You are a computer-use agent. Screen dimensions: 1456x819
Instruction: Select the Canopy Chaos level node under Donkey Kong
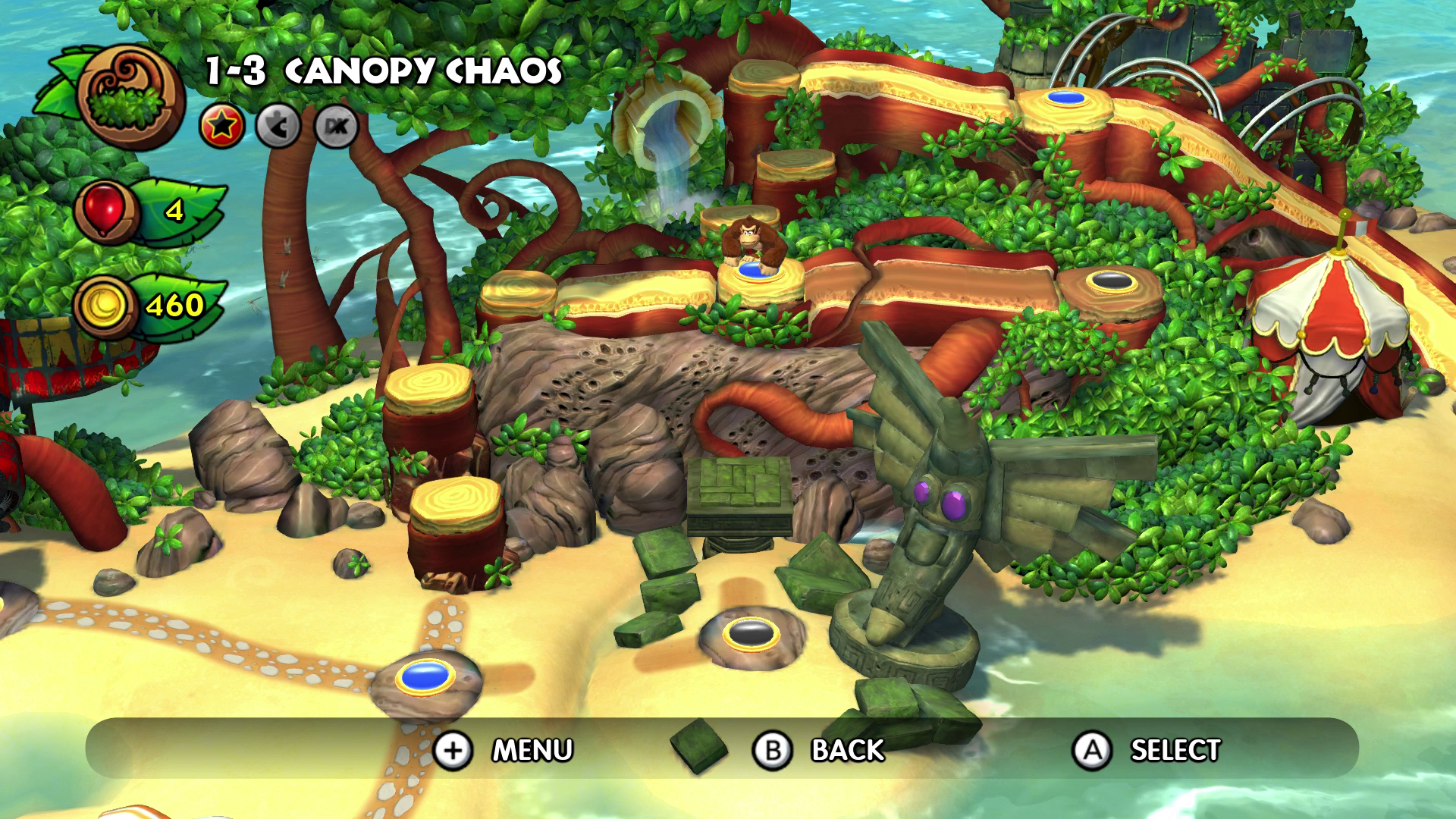tap(751, 271)
